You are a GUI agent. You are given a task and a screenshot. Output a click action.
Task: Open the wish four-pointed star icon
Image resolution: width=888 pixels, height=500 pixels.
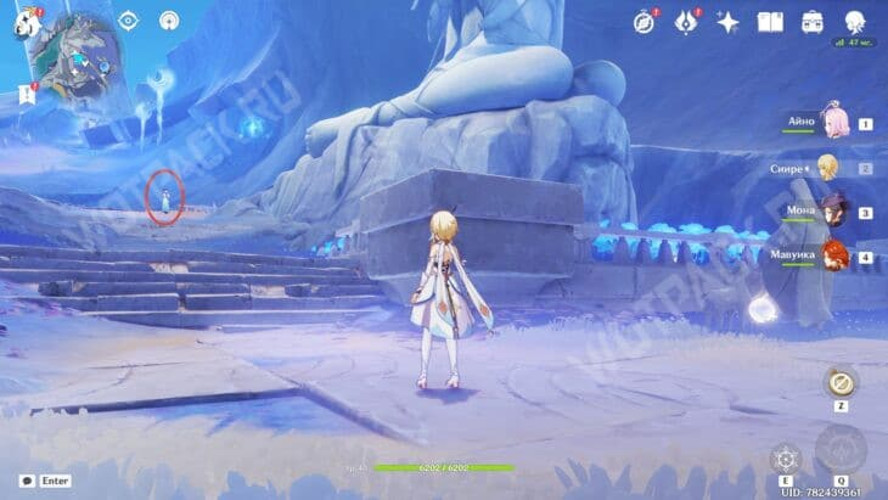point(728,22)
